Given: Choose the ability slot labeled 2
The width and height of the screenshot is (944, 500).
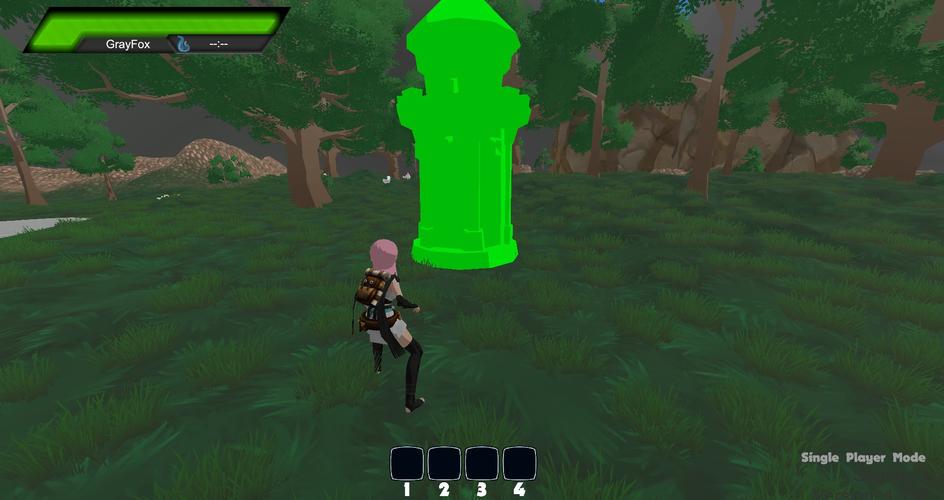Looking at the screenshot, I should point(444,463).
